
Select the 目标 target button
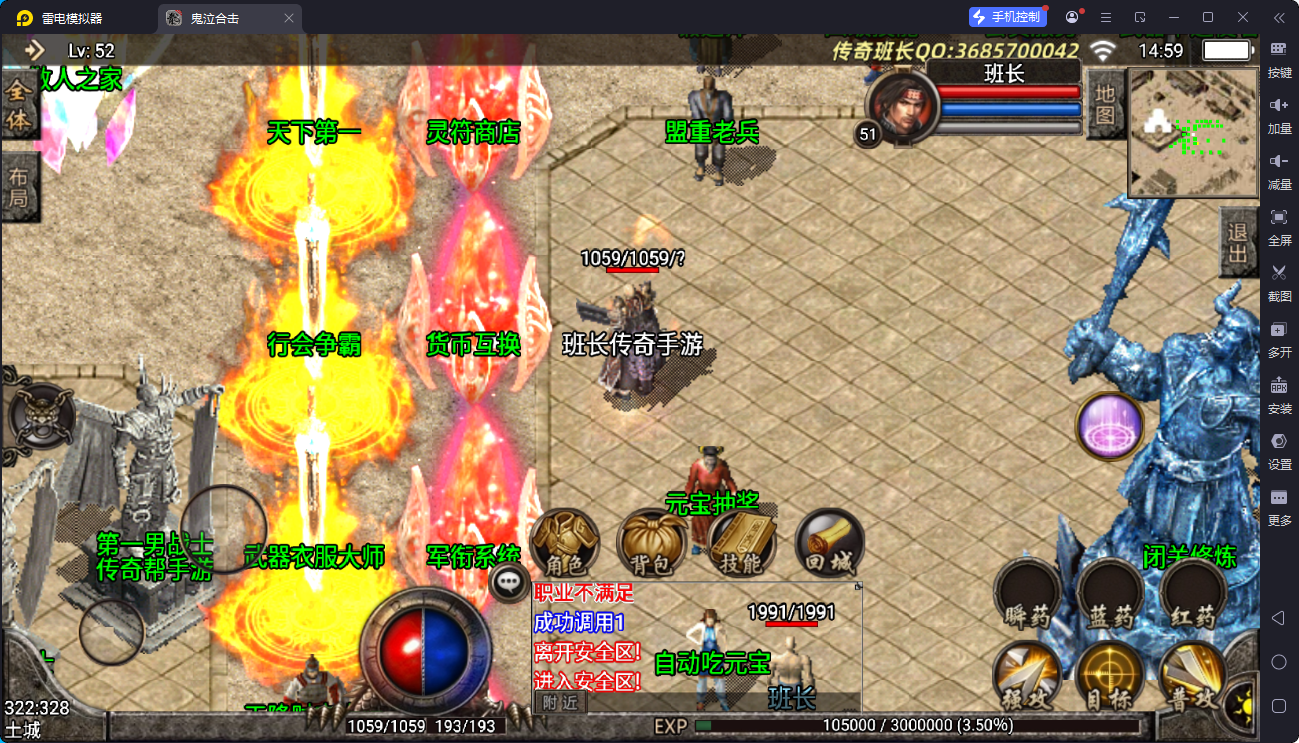[x=1110, y=677]
